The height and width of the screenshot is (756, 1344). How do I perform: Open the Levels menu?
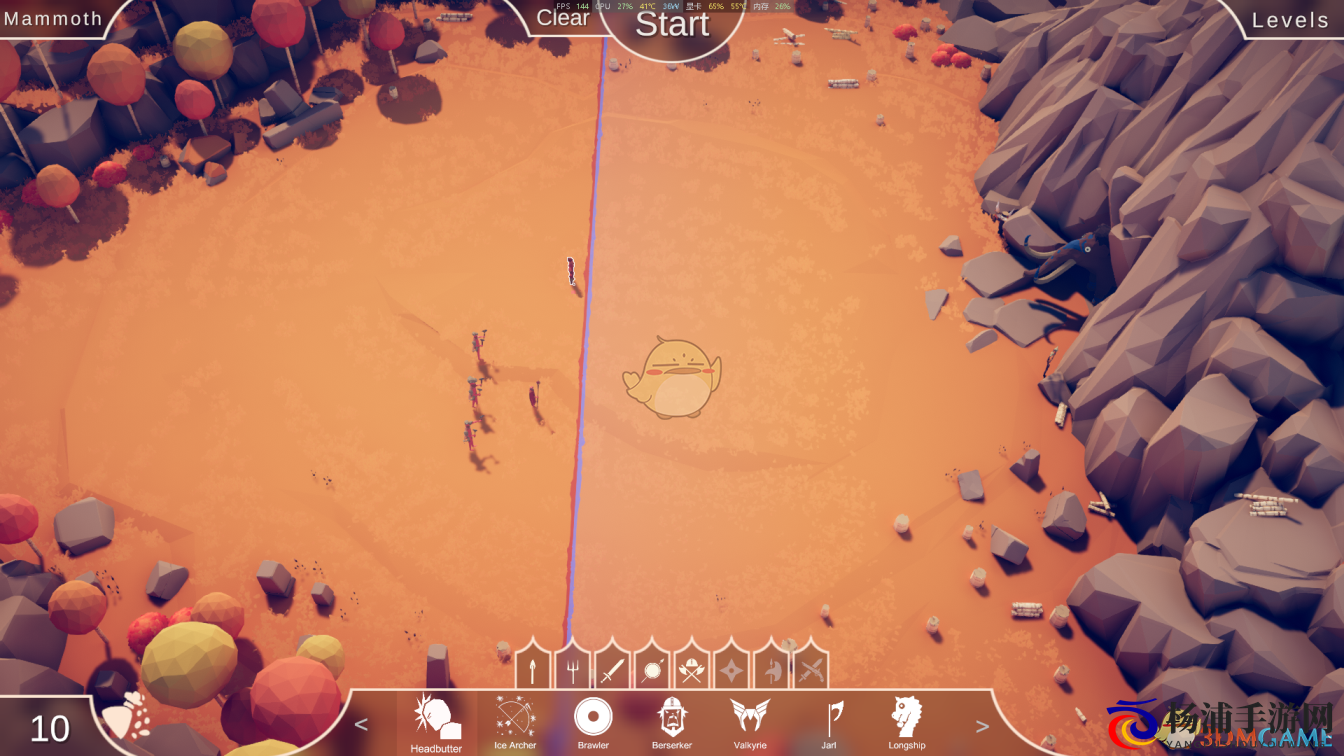(x=1290, y=20)
